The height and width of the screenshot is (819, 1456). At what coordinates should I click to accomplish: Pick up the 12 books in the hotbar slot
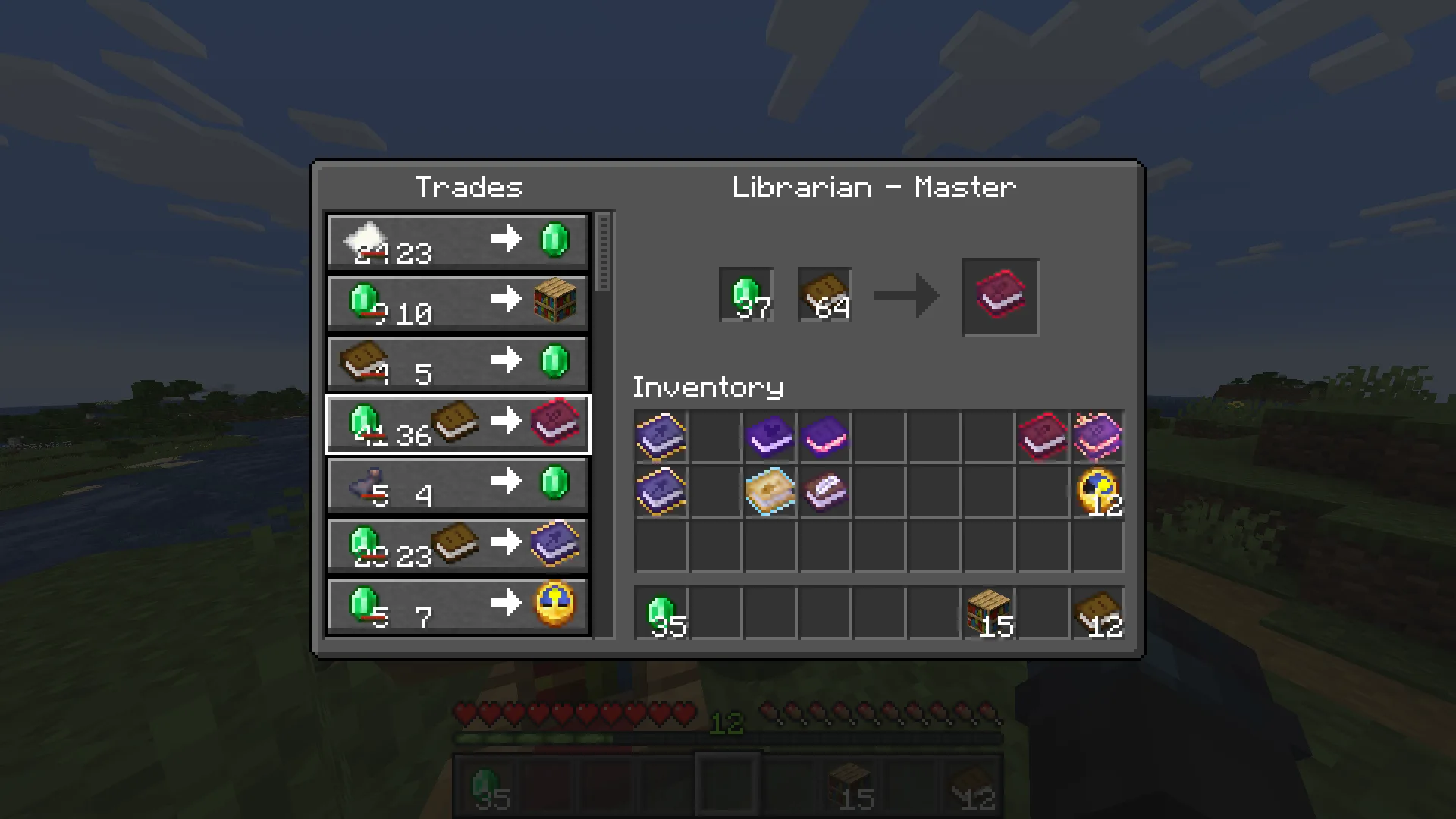click(1098, 614)
